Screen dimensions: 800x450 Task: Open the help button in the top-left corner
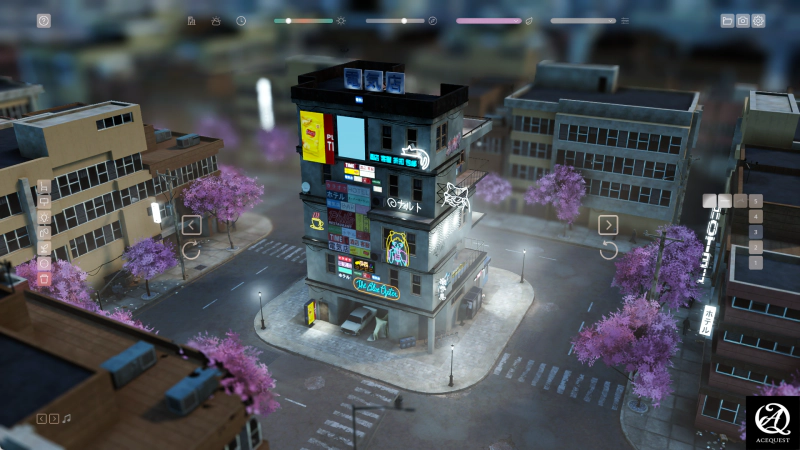click(x=43, y=20)
